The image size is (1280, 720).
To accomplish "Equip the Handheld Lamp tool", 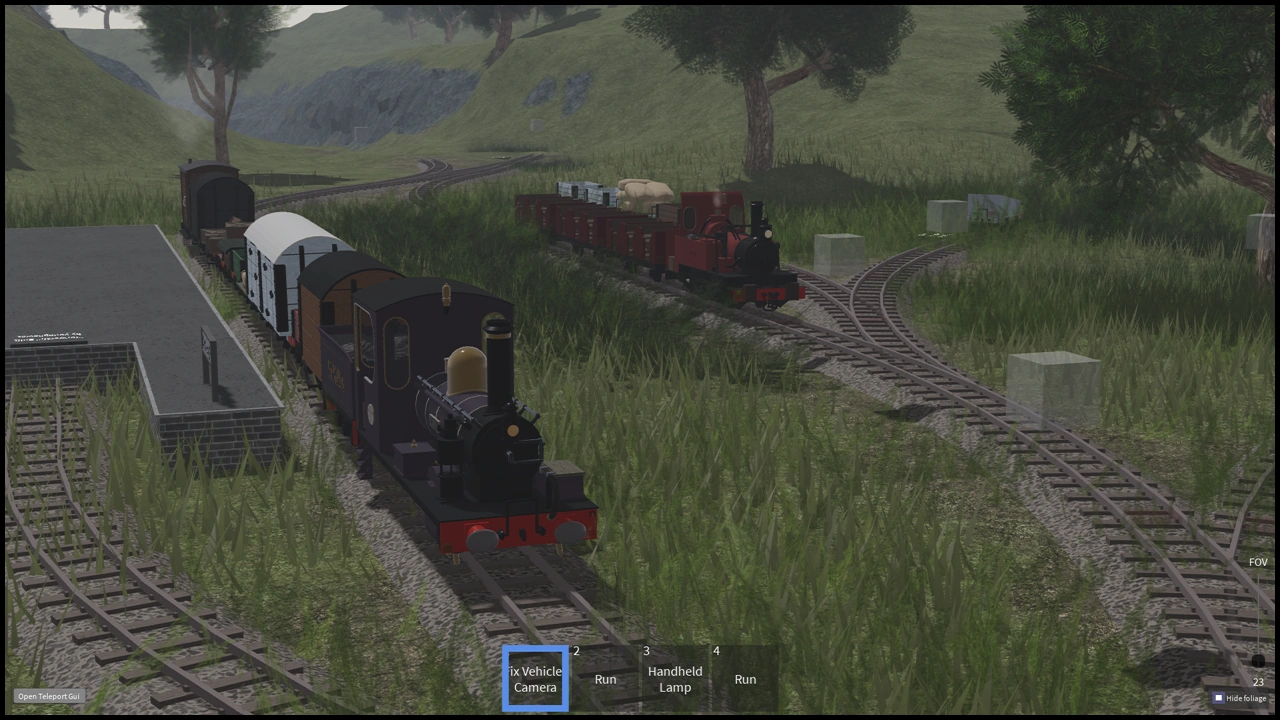I will pos(675,679).
